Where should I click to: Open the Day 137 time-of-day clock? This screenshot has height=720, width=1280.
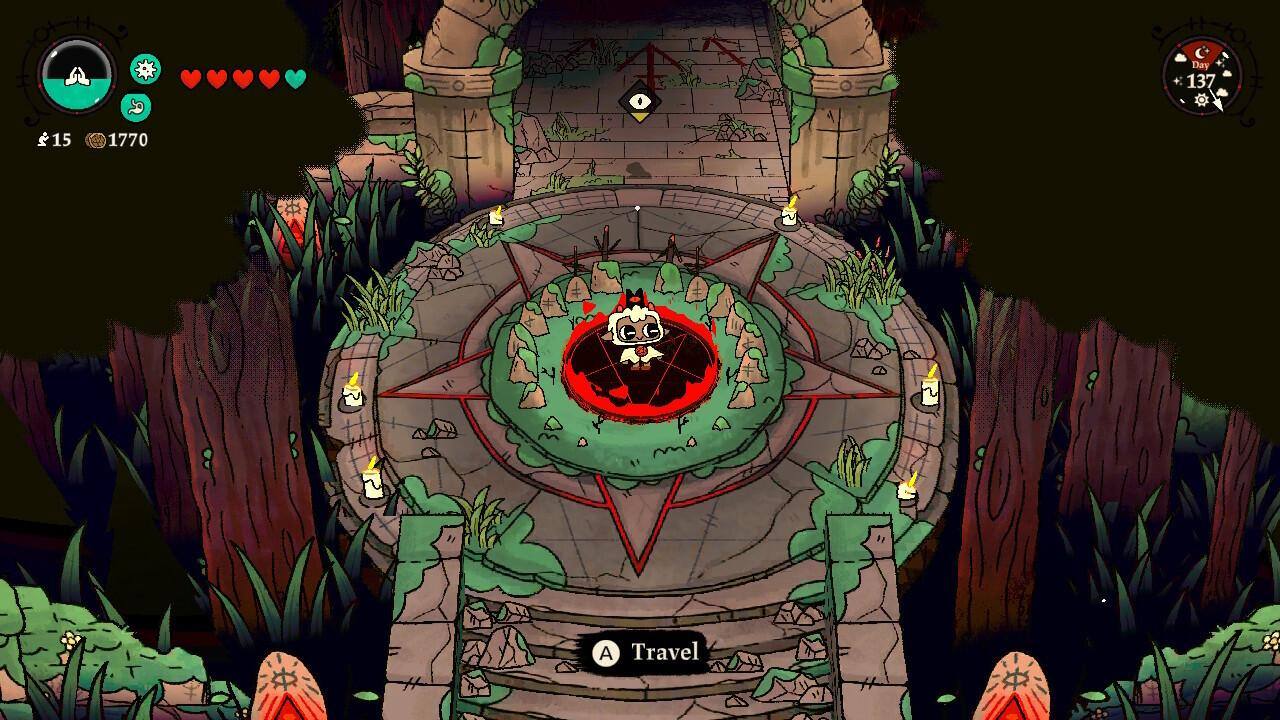click(1201, 77)
